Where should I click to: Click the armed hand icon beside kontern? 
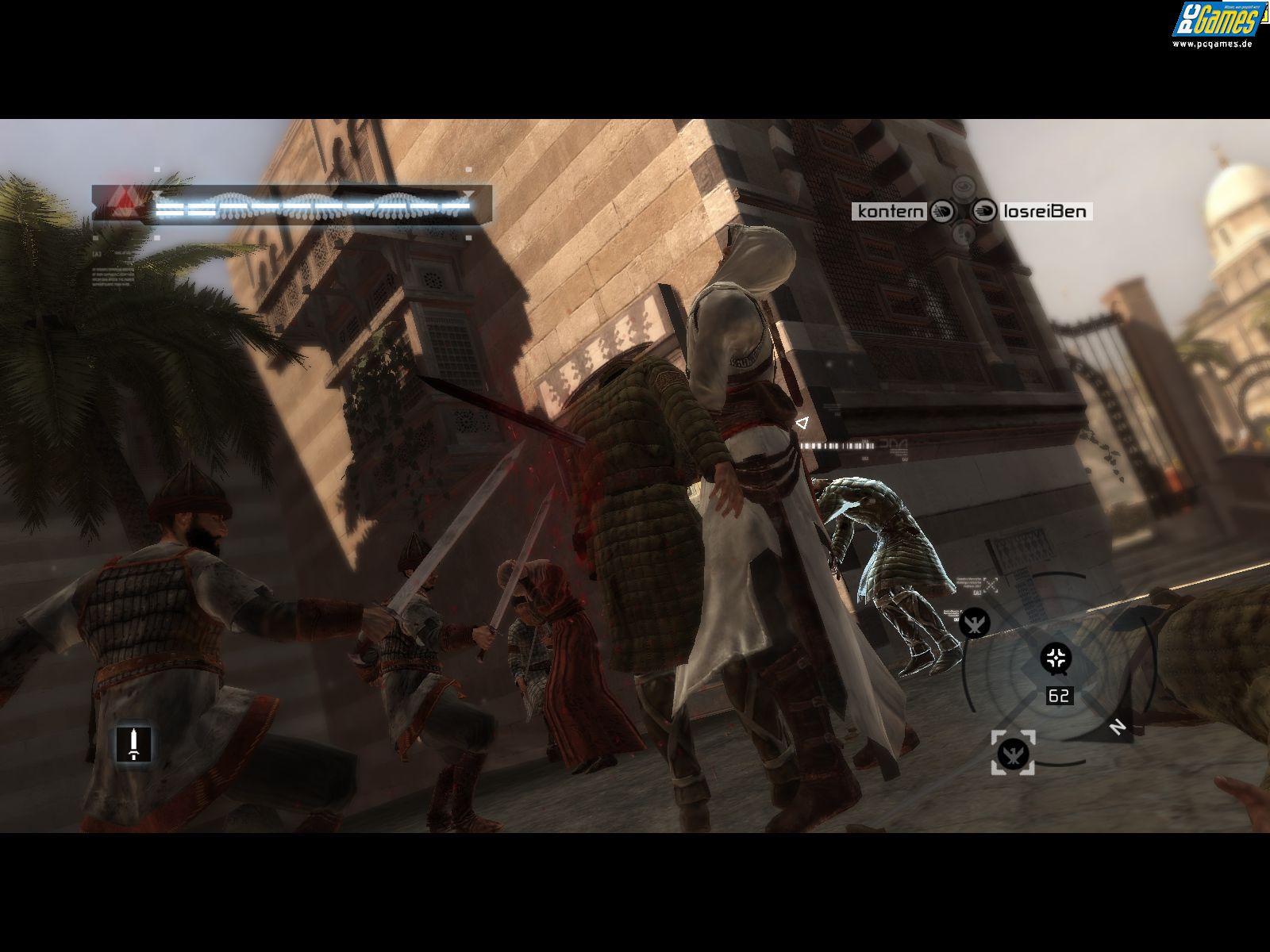(x=942, y=211)
